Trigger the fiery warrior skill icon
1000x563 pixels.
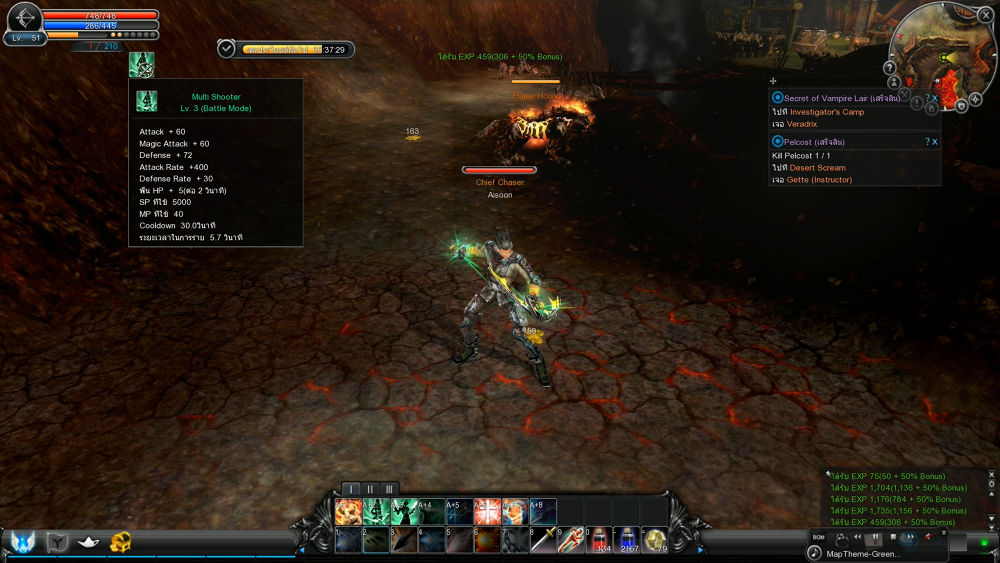tap(348, 512)
